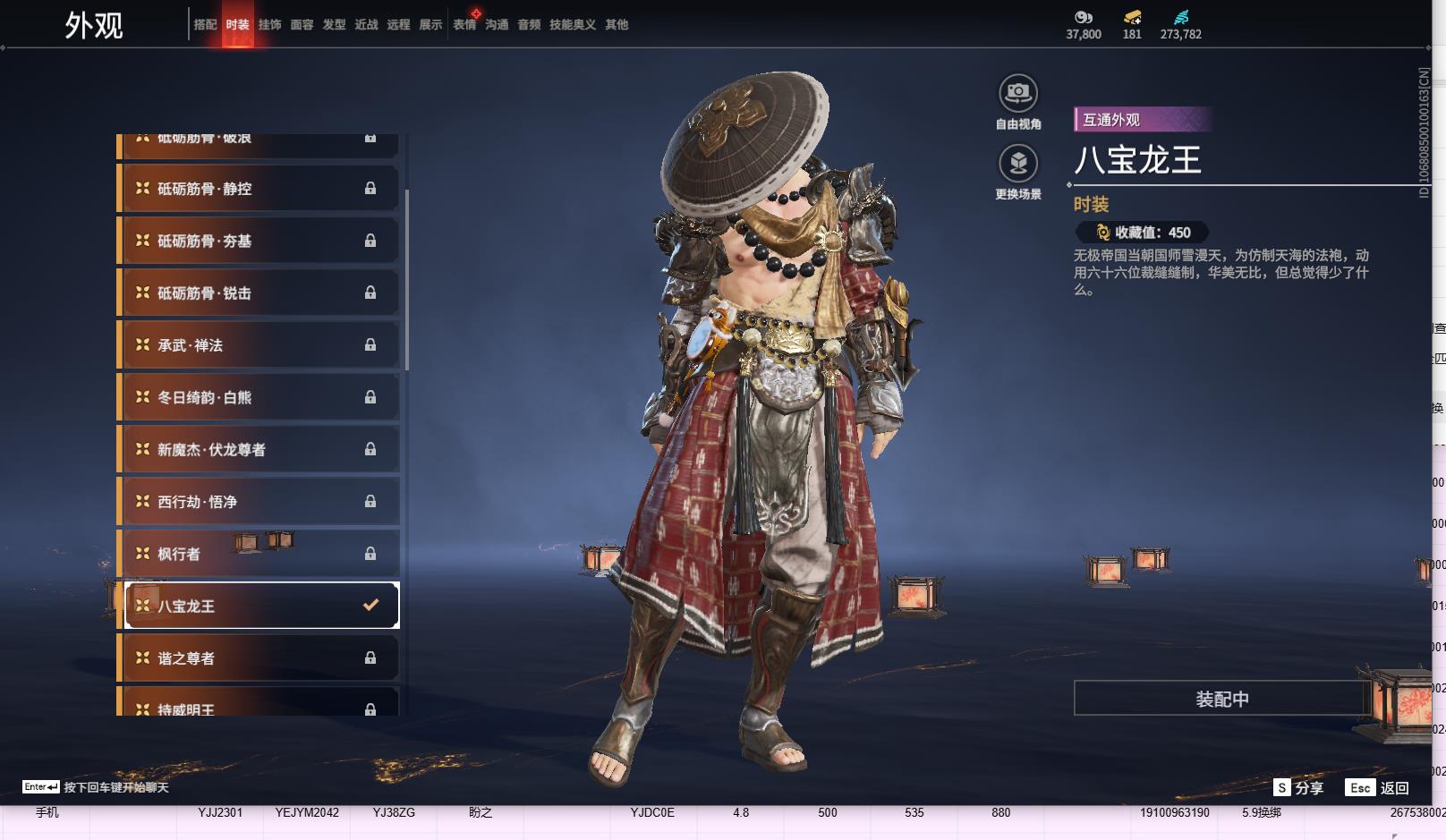Screen dimensions: 1446x840
Task: Go back with the 返回 button
Action: (x=1377, y=788)
